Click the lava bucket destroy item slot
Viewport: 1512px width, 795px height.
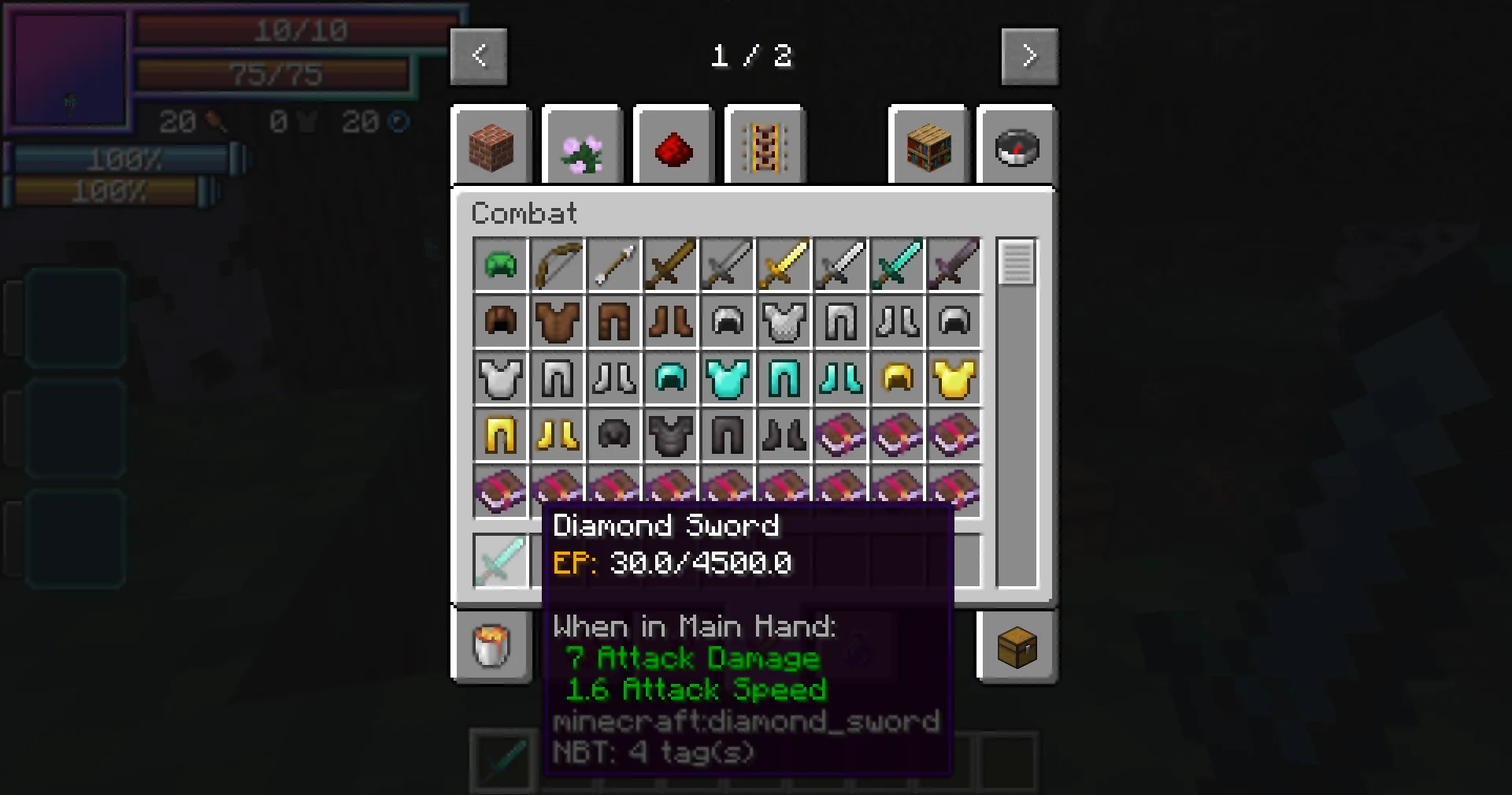point(491,646)
